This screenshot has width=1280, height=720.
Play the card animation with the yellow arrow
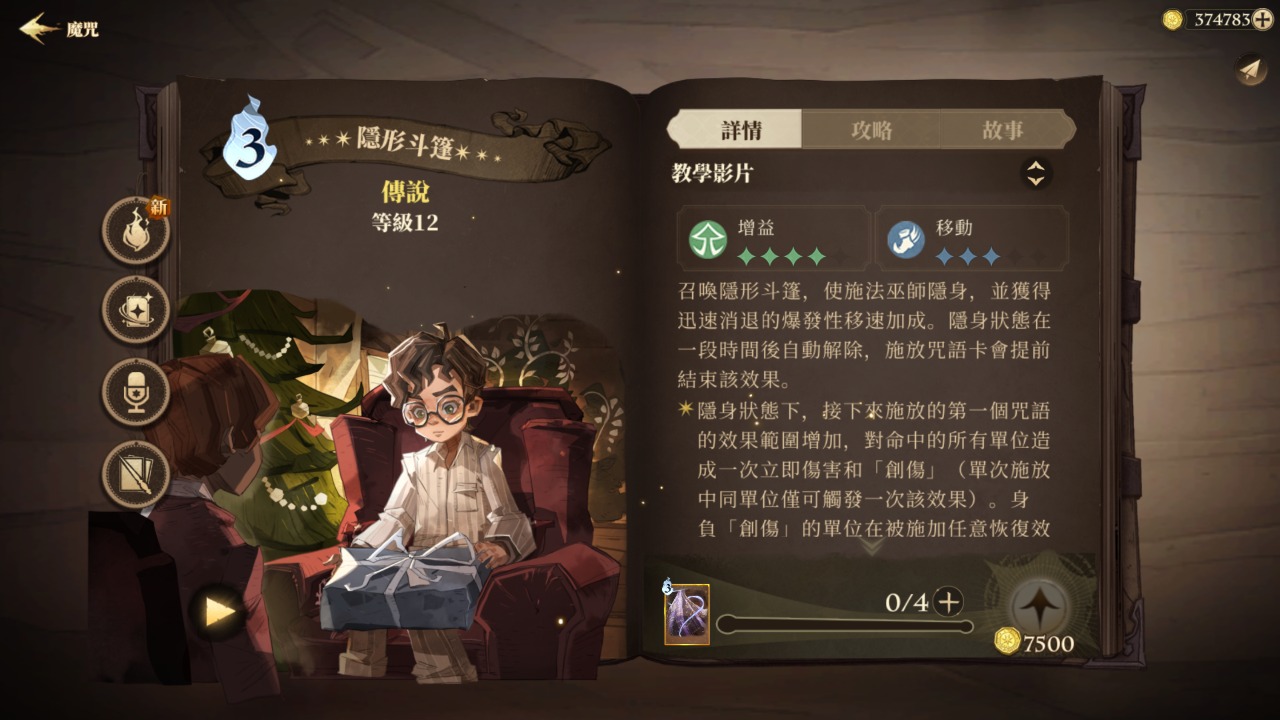coord(219,612)
